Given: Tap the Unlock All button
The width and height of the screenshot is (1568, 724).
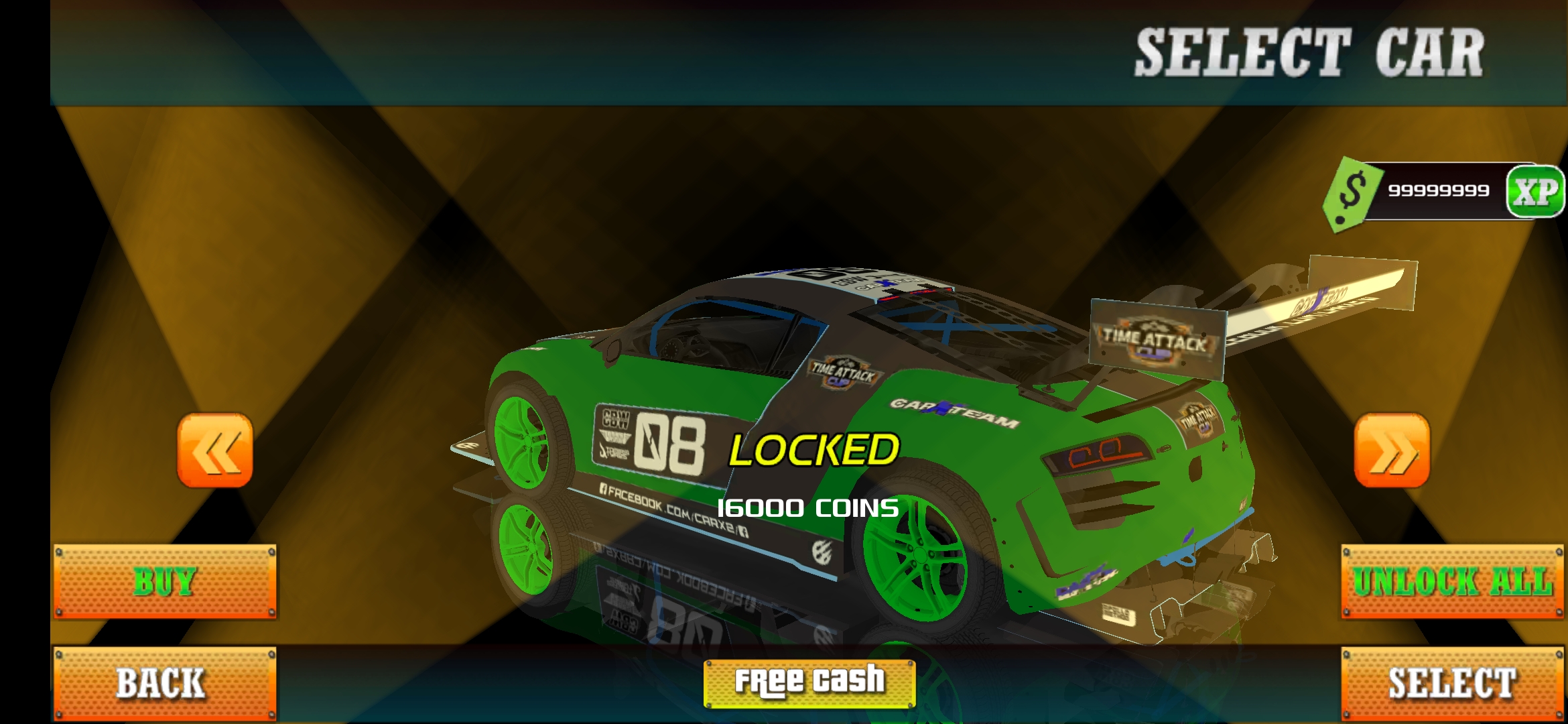Looking at the screenshot, I should (1452, 581).
